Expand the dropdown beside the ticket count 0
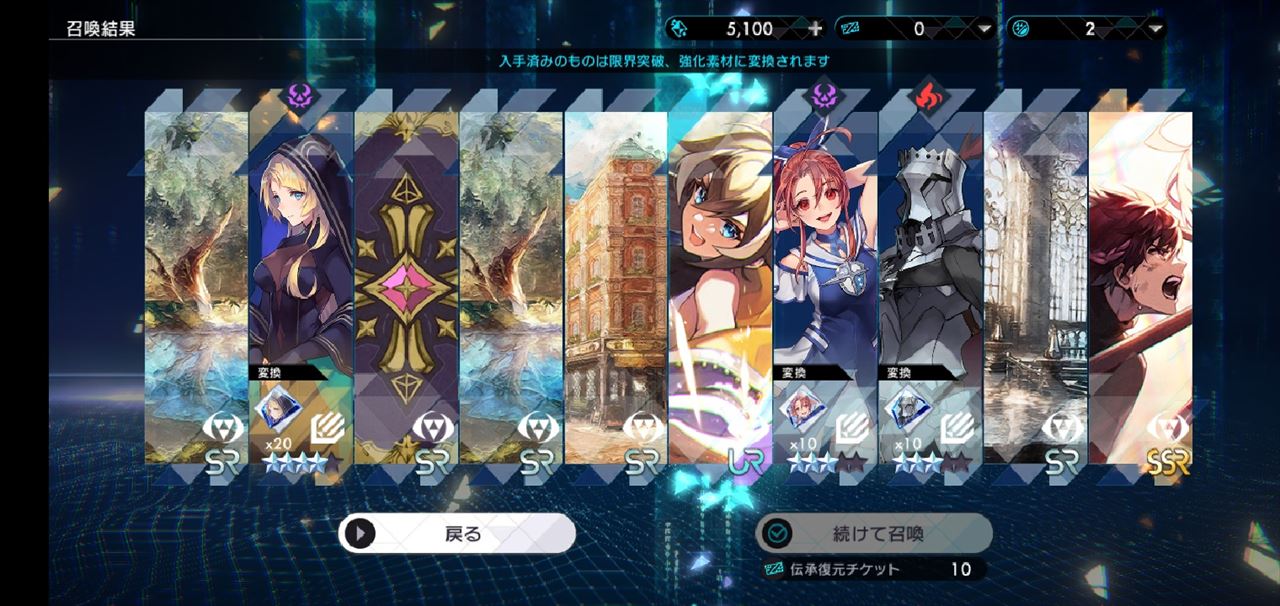 click(x=986, y=29)
